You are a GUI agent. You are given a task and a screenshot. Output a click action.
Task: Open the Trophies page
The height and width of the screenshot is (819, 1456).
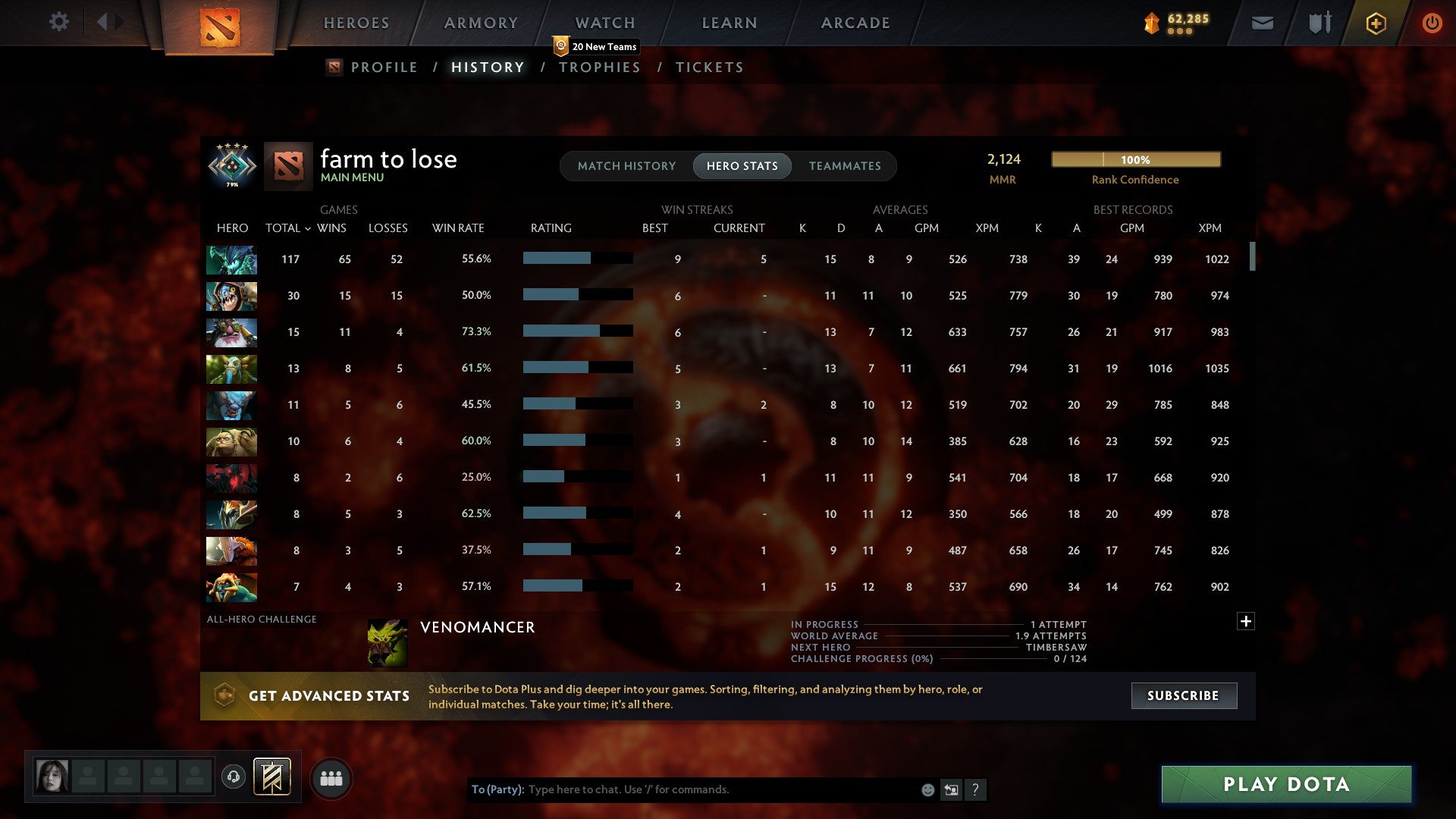click(599, 67)
